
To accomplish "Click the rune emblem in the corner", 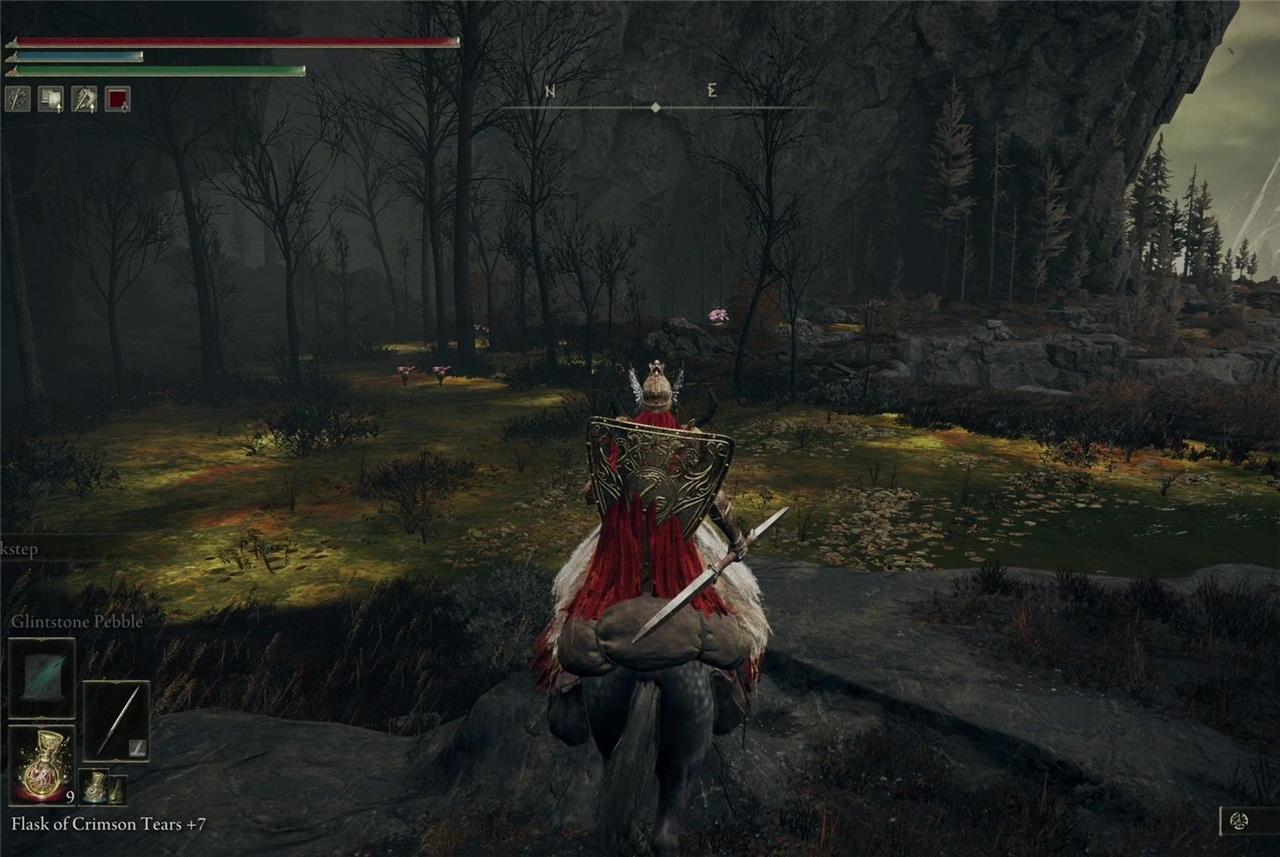I will [1240, 821].
